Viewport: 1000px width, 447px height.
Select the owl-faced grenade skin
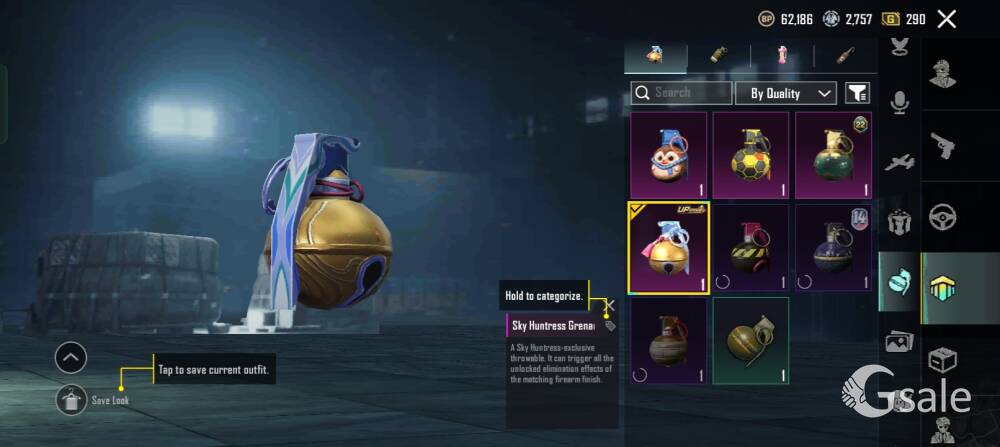668,155
